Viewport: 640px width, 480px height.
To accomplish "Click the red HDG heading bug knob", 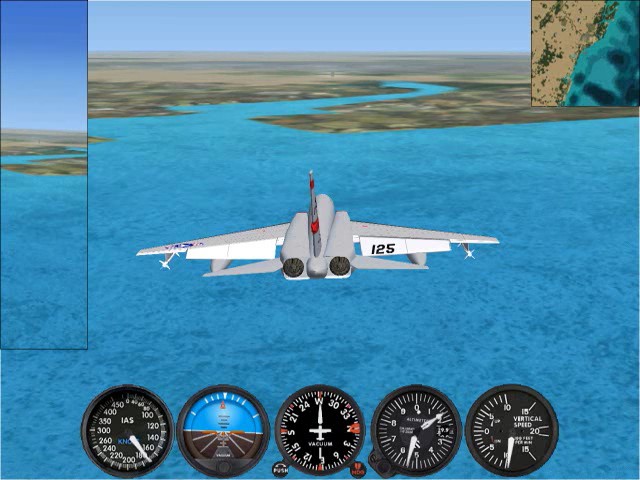I will coord(358,468).
